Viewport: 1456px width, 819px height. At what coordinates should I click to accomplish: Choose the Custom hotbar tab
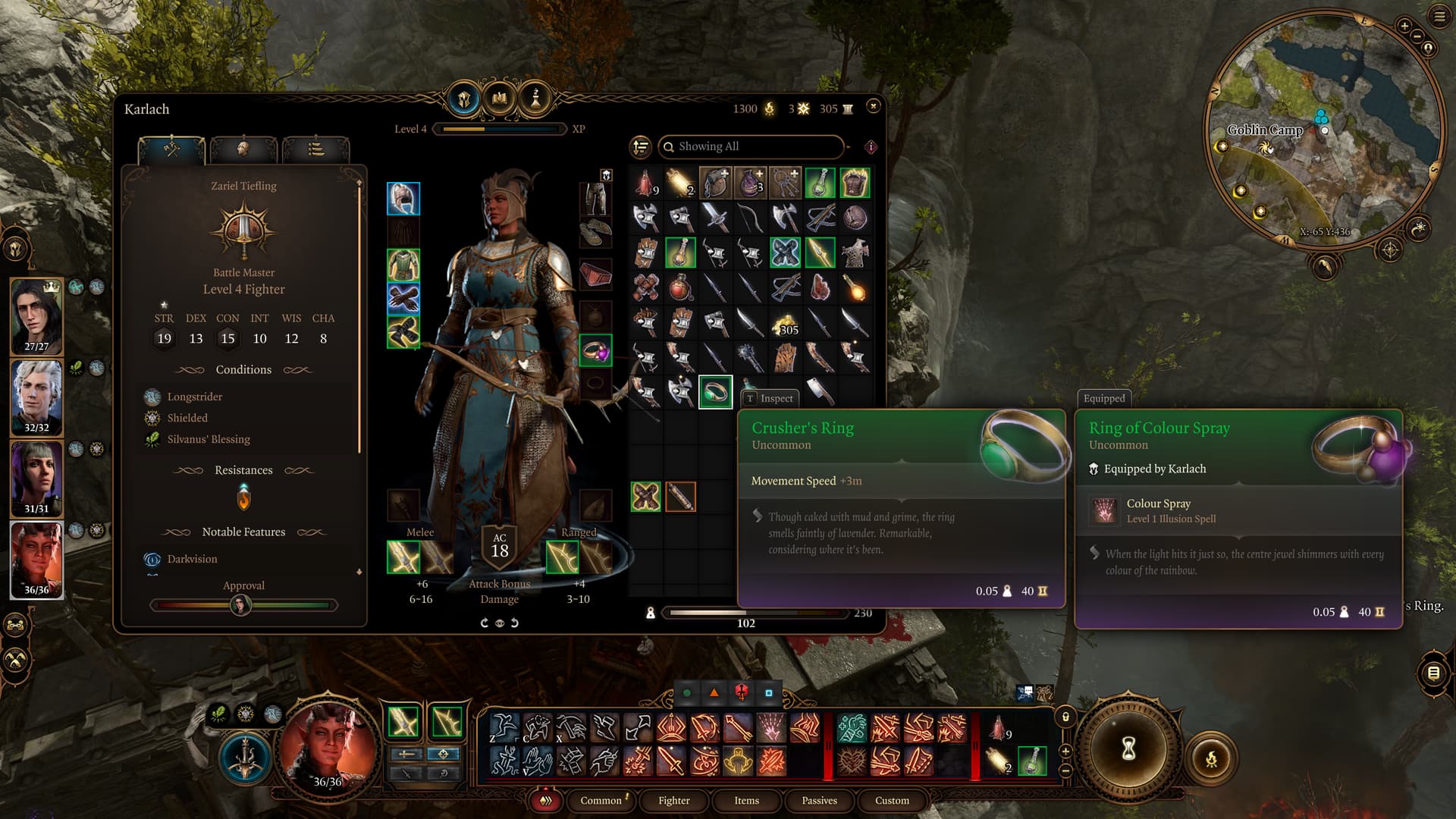(x=892, y=800)
